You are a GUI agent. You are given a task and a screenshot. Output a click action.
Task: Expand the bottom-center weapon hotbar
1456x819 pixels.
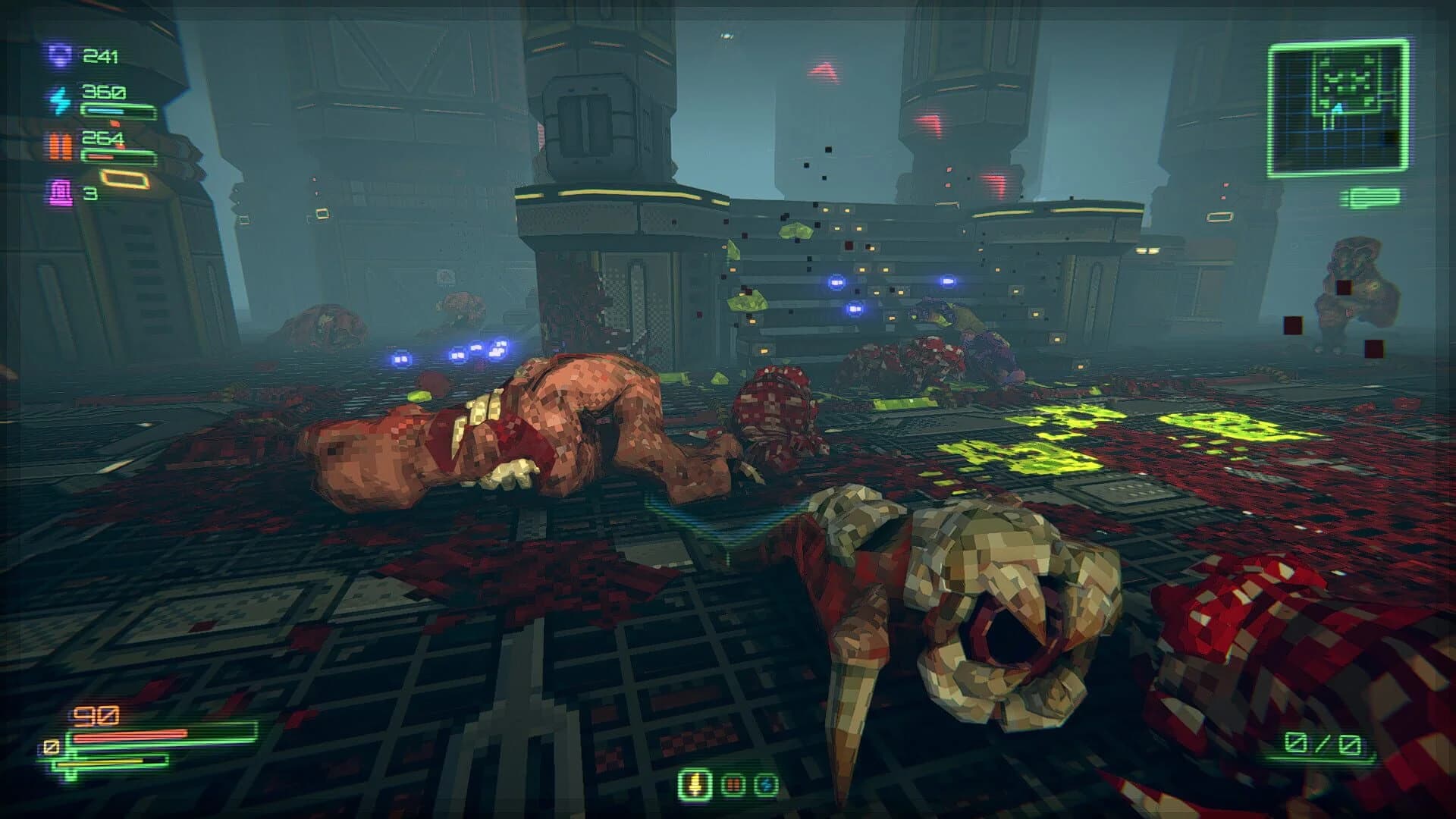[x=730, y=783]
